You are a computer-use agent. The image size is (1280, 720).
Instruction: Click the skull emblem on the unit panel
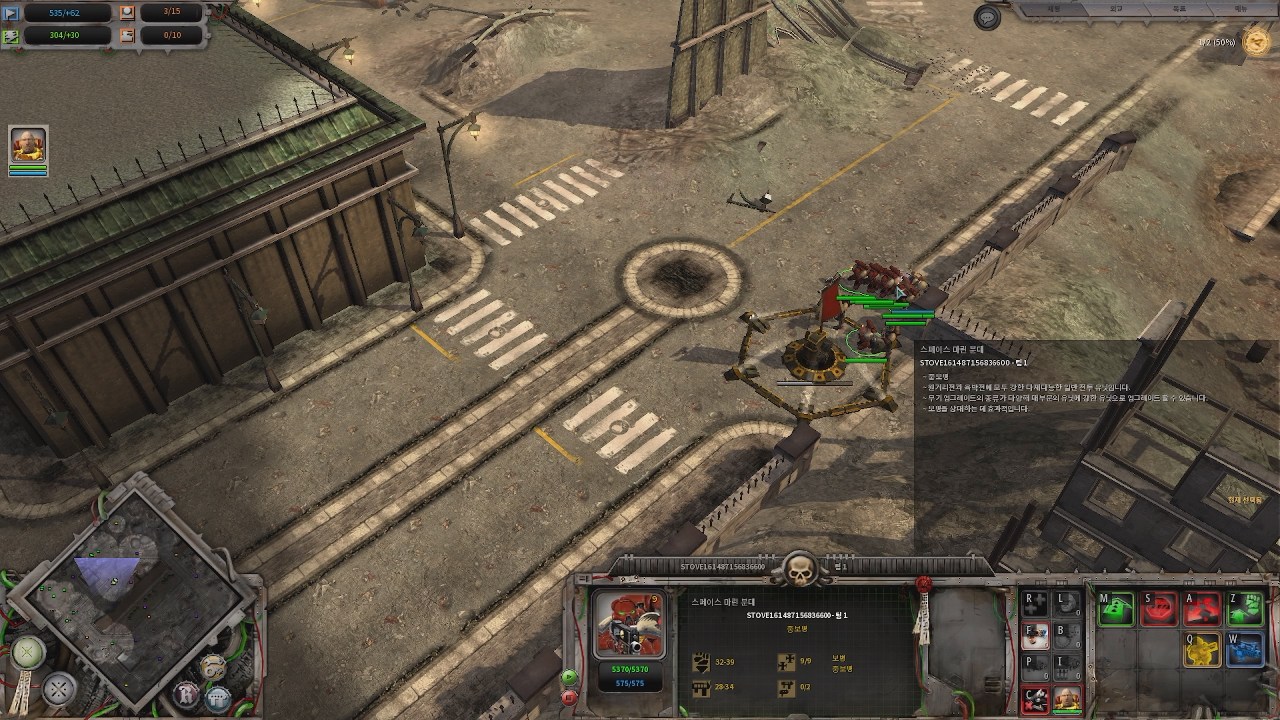pyautogui.click(x=800, y=571)
